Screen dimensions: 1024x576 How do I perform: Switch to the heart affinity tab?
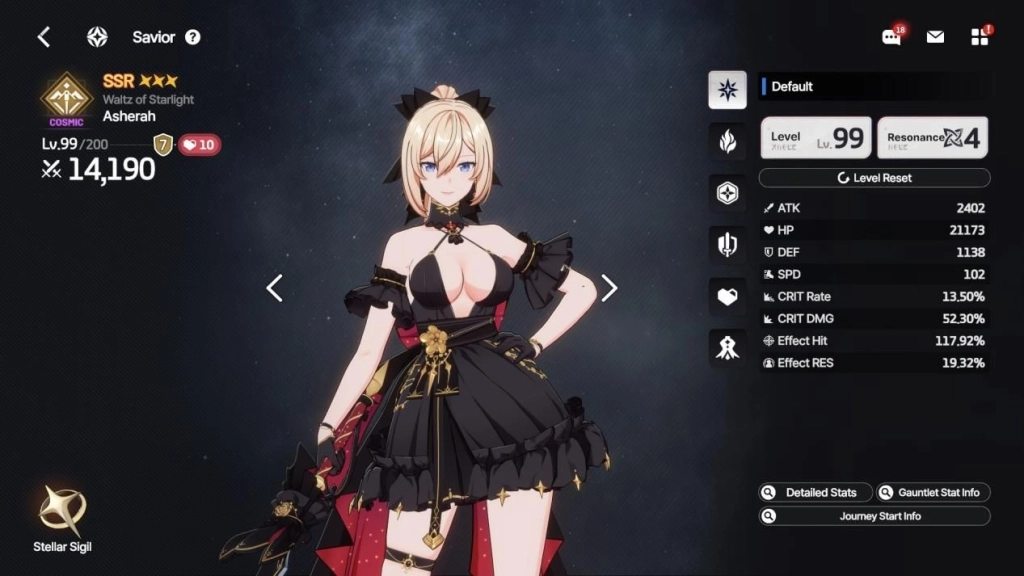pyautogui.click(x=727, y=296)
